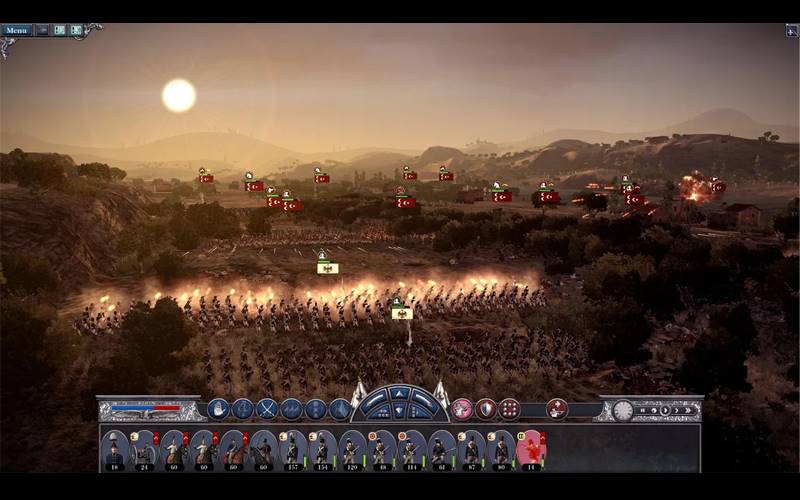Select the general unit card with 18 men
Screen dimensions: 800x500
[114, 449]
